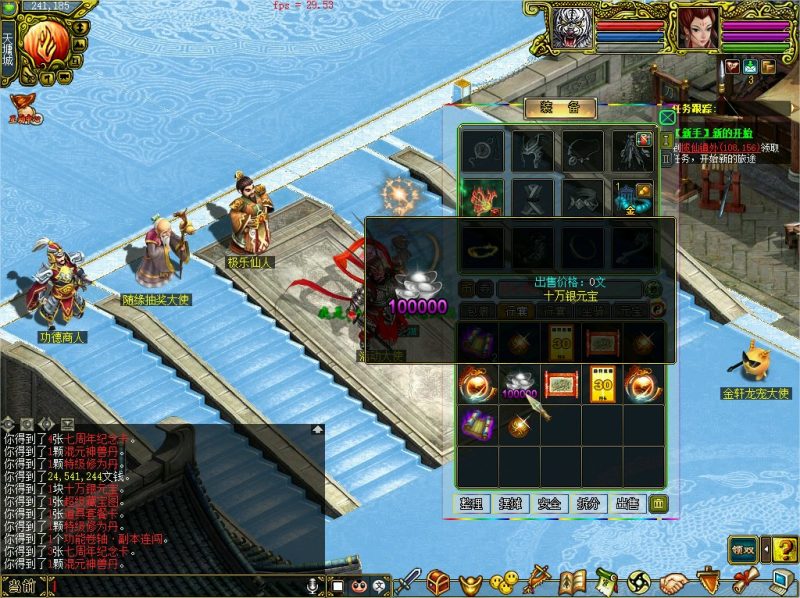The height and width of the screenshot is (598, 800).
Task: Select the 100000 silver ingot item
Action: coord(517,385)
